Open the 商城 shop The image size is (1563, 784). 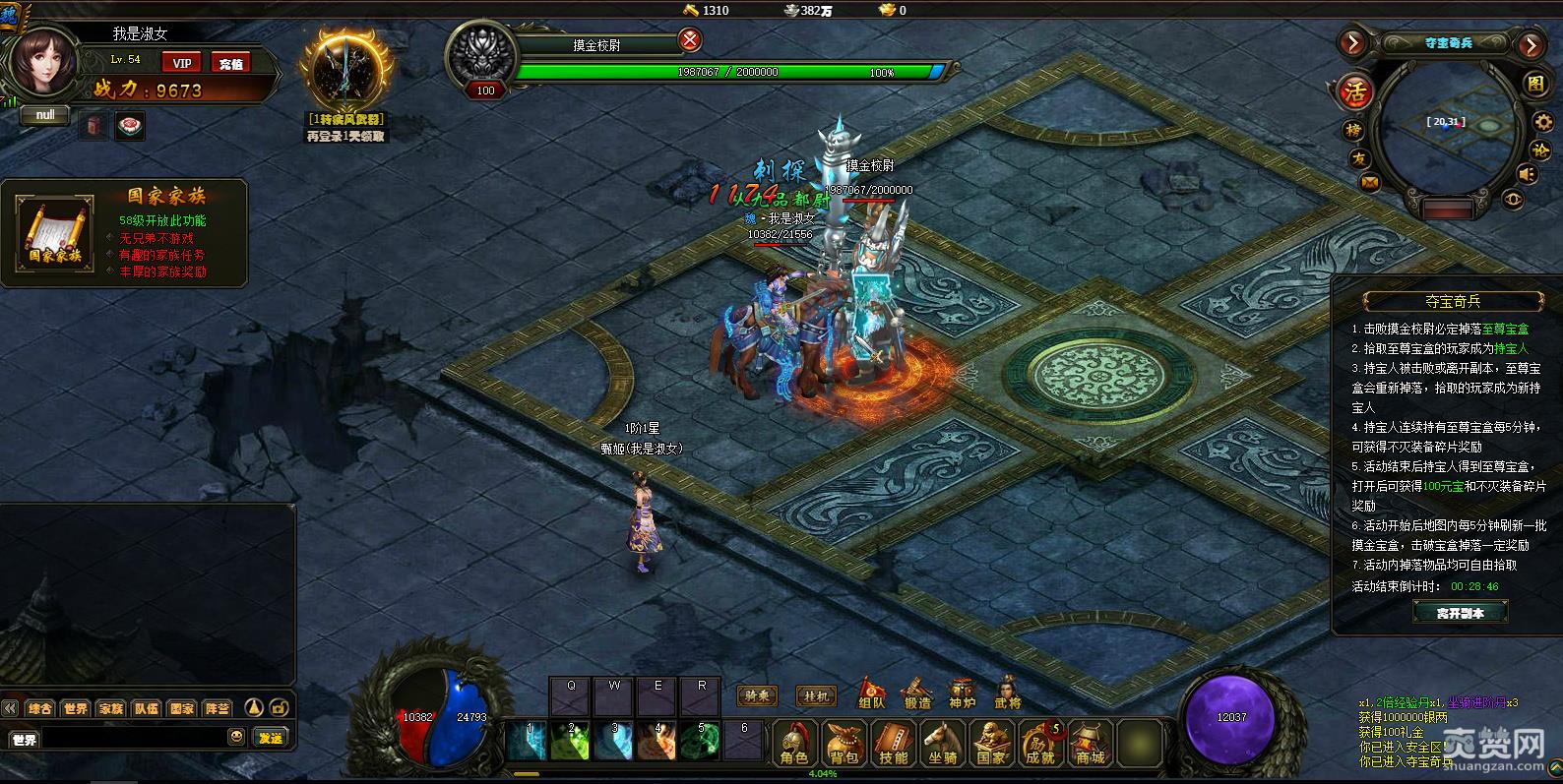(x=1090, y=744)
